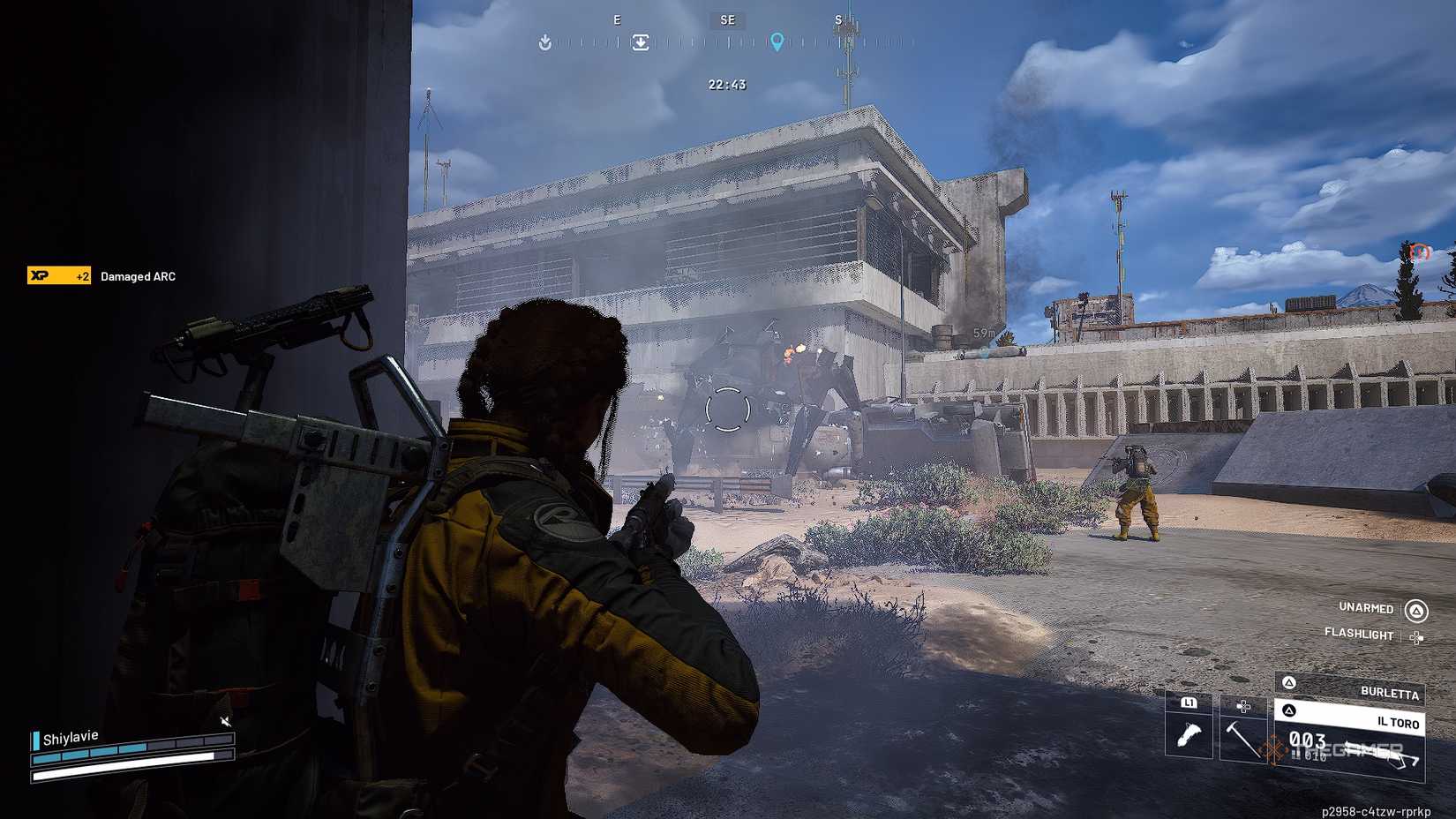This screenshot has height=819, width=1456.
Task: Toggle the flashlight via the FLASHLIGHT prompt
Action: tap(1358, 635)
